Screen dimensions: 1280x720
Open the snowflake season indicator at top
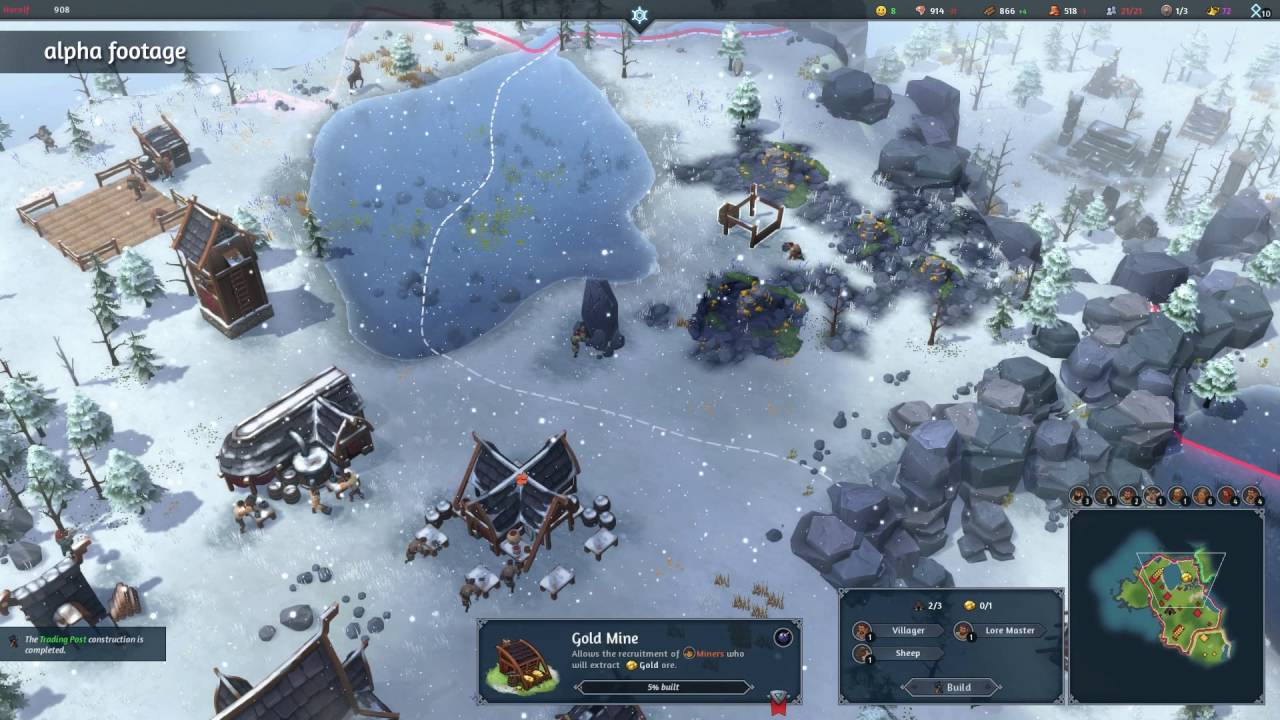click(x=639, y=15)
